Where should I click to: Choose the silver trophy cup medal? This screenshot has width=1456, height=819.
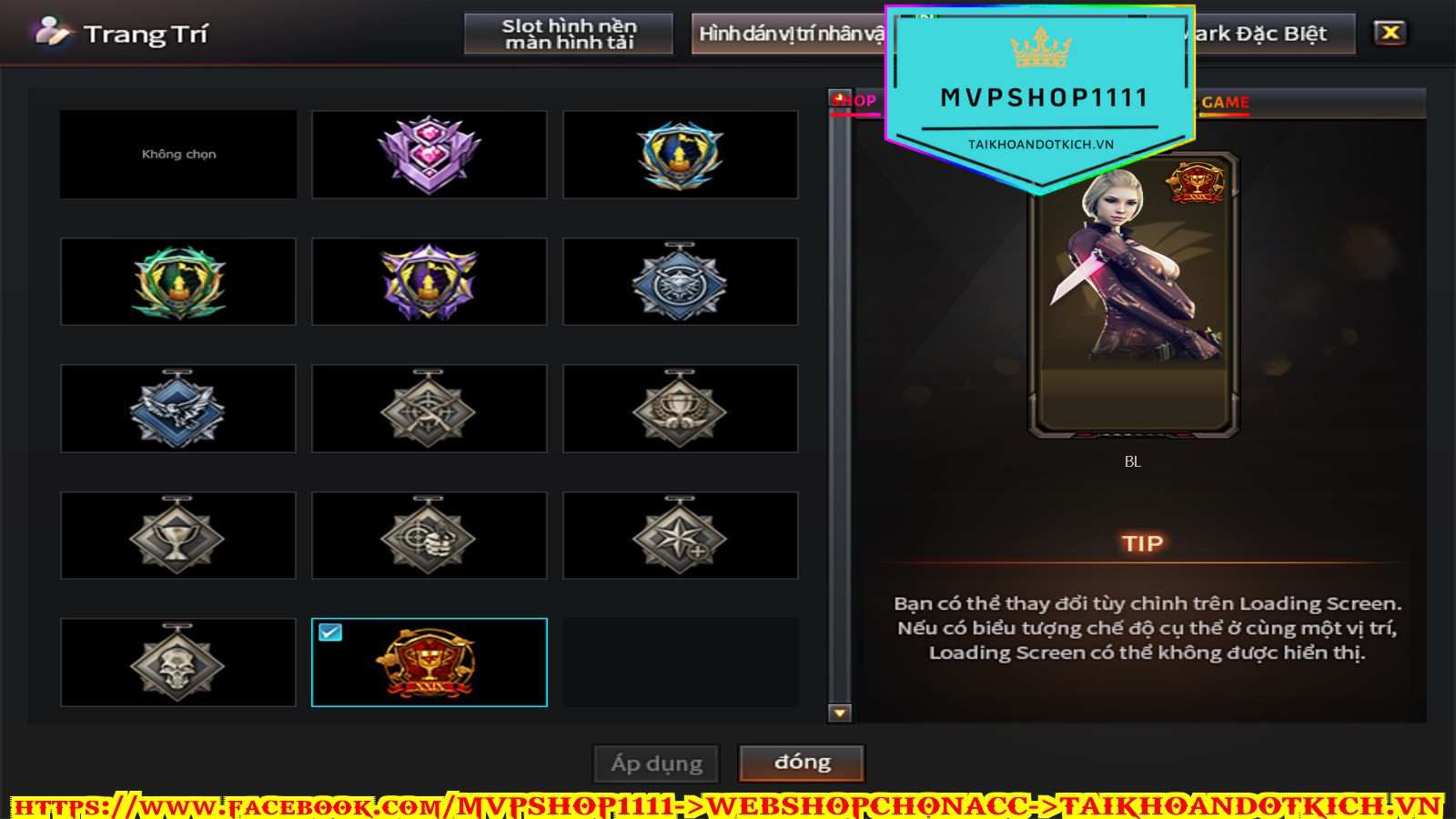point(178,536)
